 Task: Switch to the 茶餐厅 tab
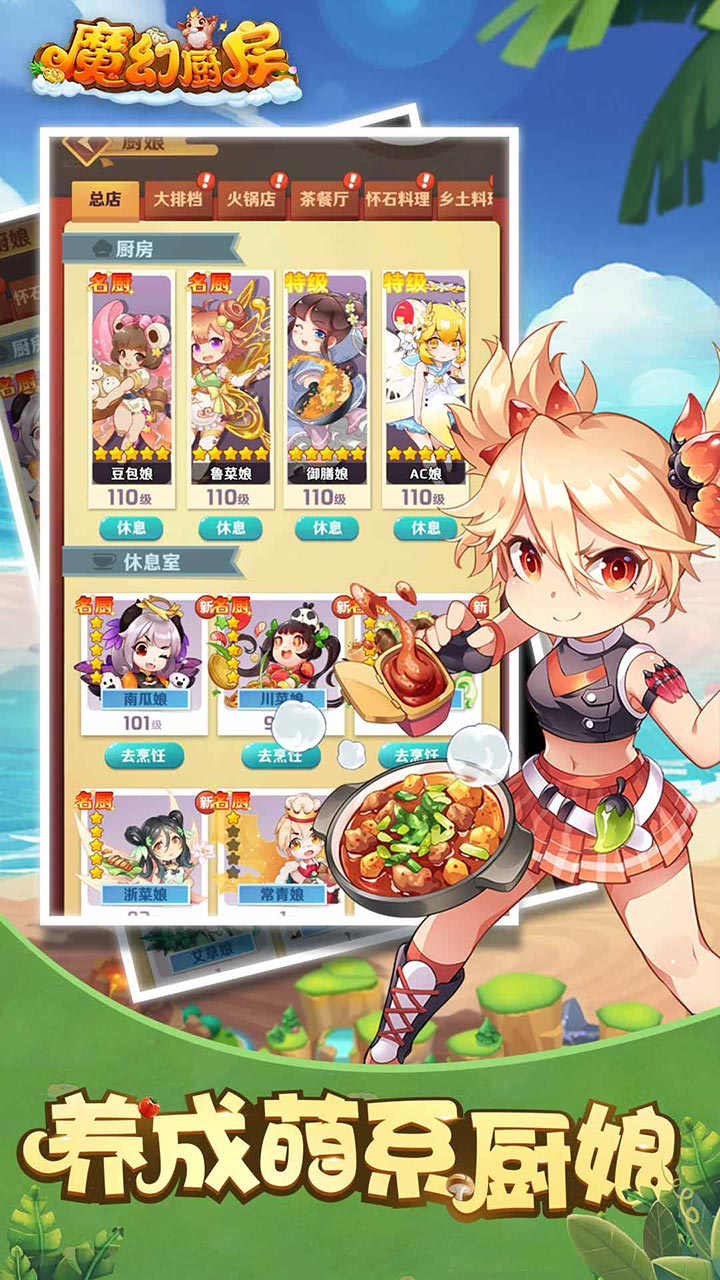click(x=324, y=199)
